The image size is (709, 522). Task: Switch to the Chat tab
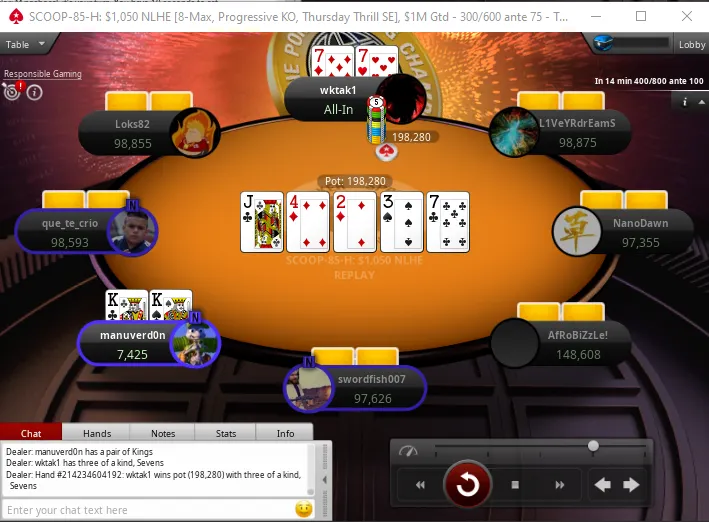point(31,433)
